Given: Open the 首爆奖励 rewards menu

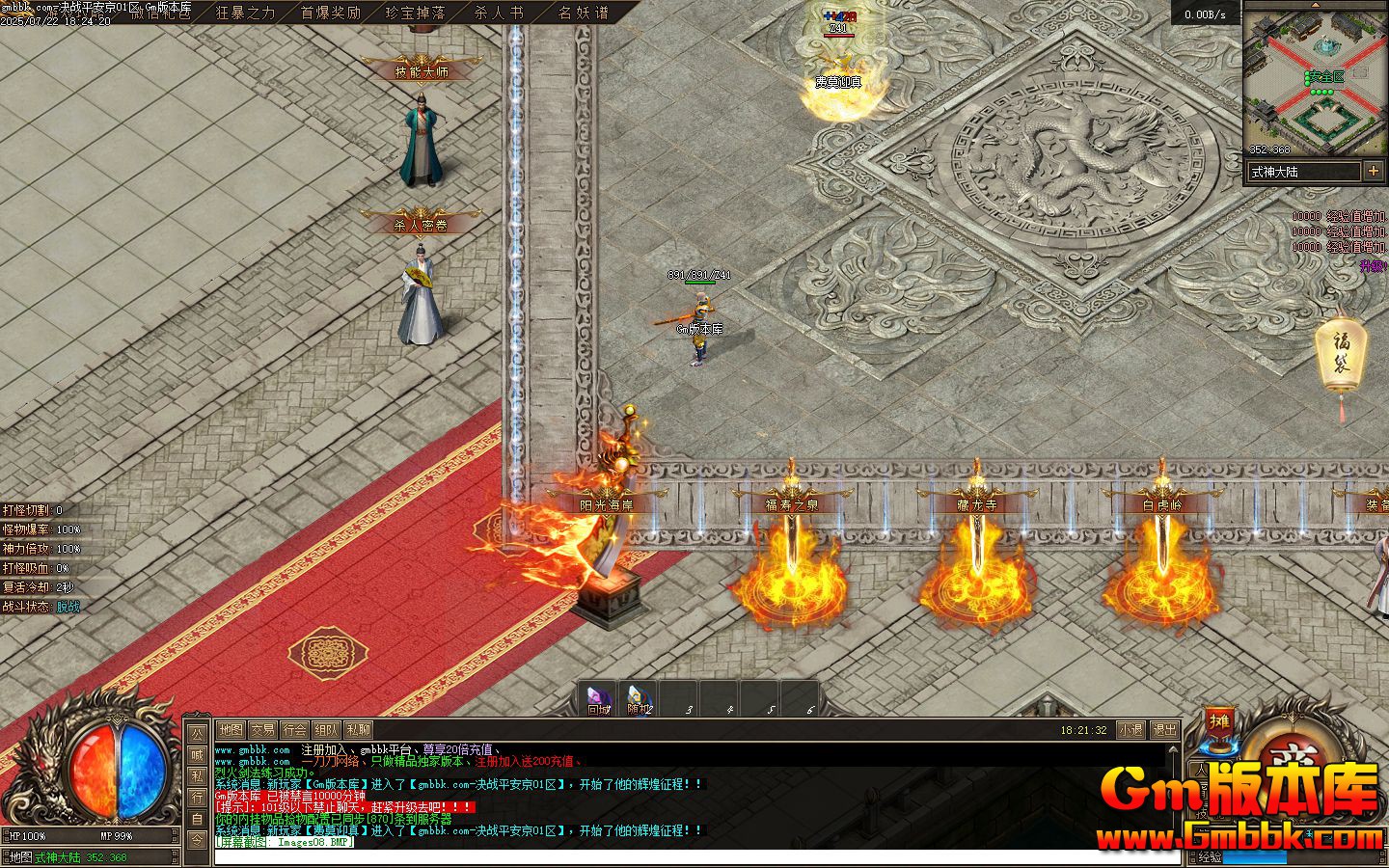Looking at the screenshot, I should coord(330,13).
